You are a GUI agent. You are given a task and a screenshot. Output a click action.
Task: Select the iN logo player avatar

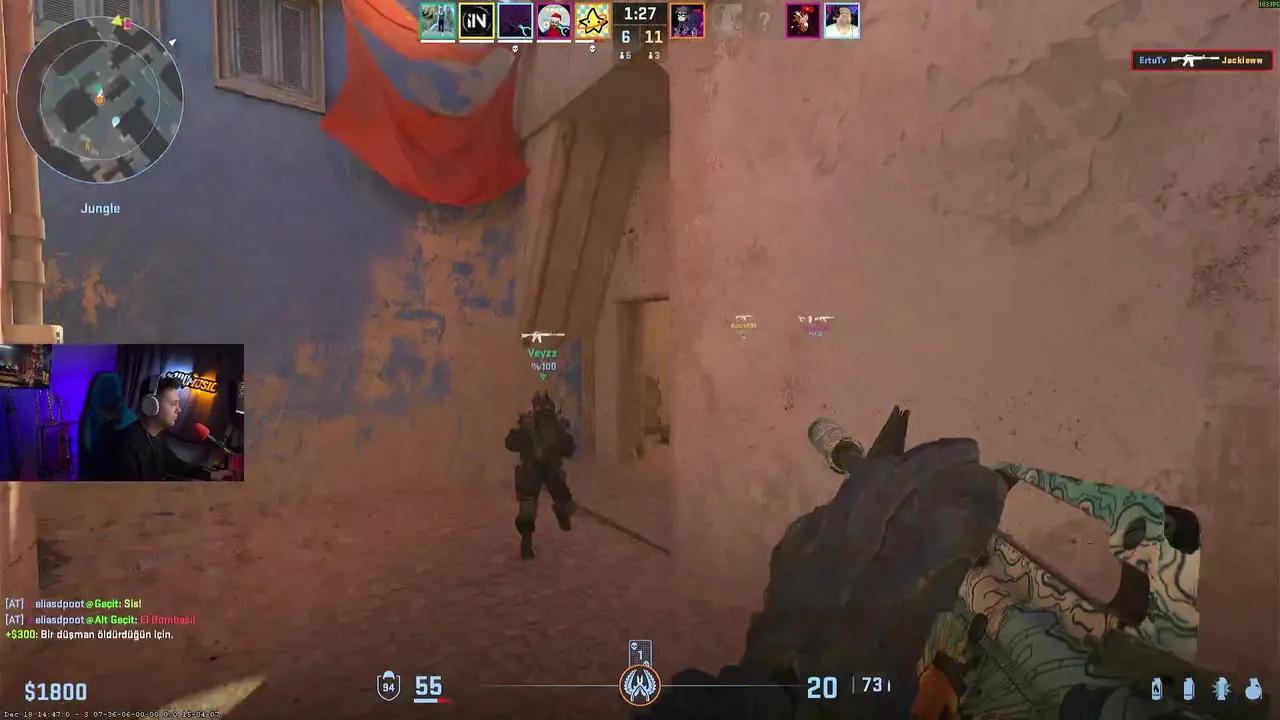pos(477,21)
